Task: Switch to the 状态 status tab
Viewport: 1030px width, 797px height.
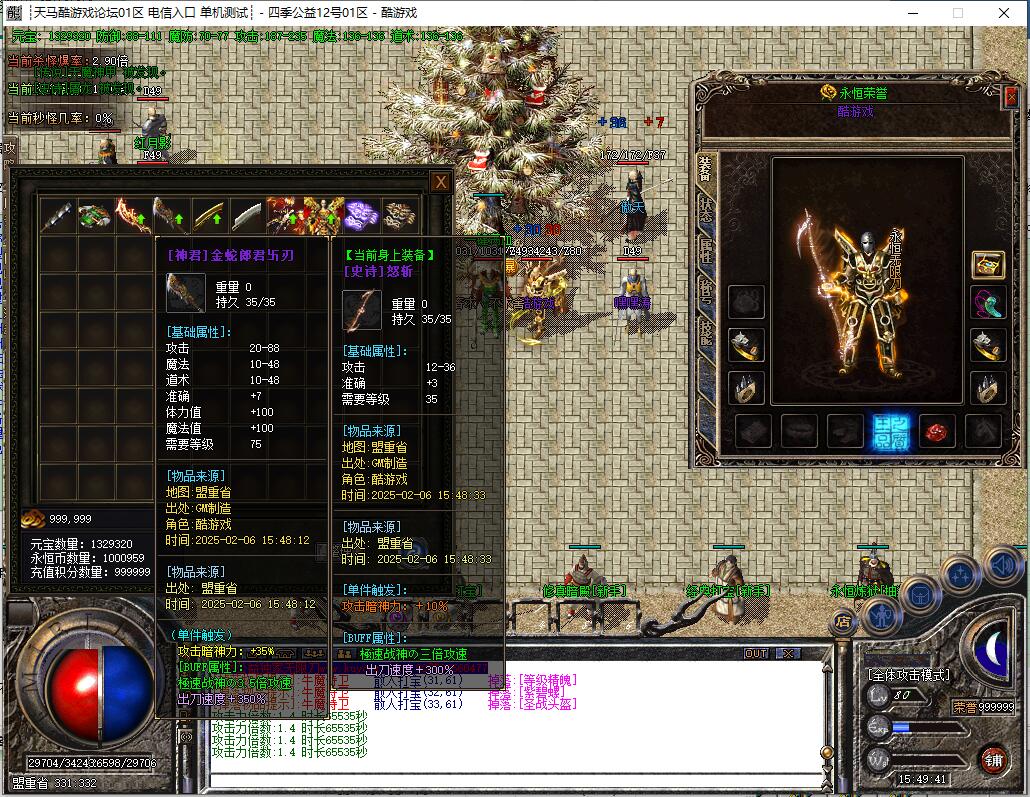Action: [706, 208]
